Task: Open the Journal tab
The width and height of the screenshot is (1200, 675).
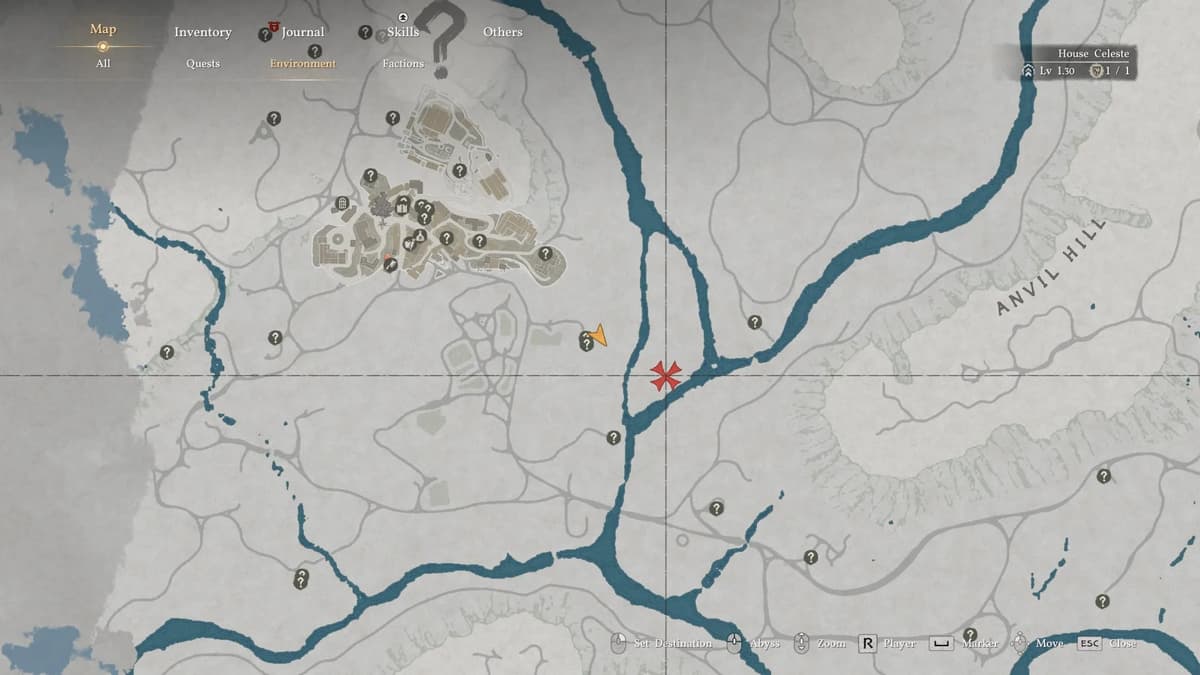Action: [302, 32]
